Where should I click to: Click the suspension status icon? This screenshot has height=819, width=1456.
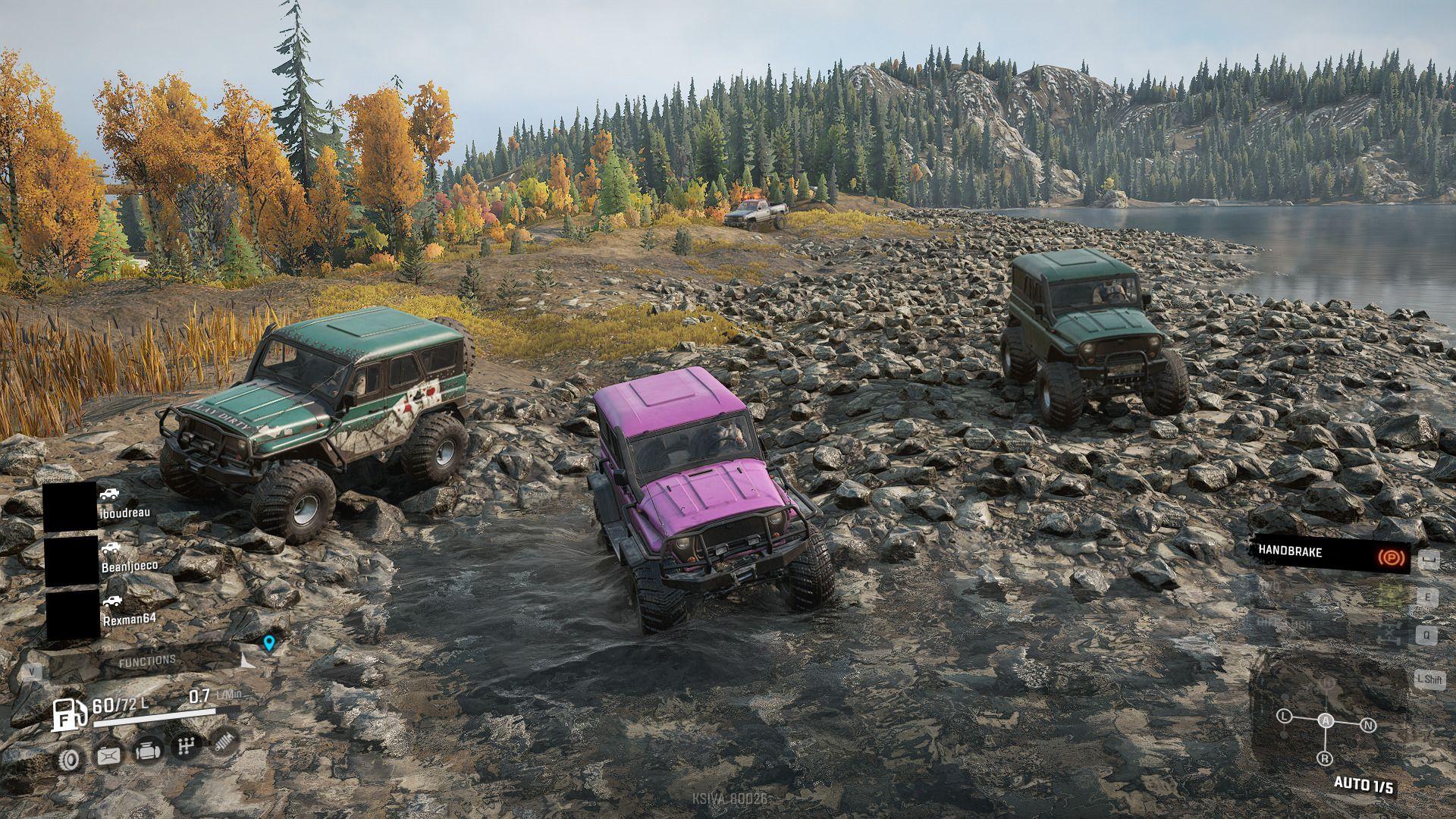[224, 742]
